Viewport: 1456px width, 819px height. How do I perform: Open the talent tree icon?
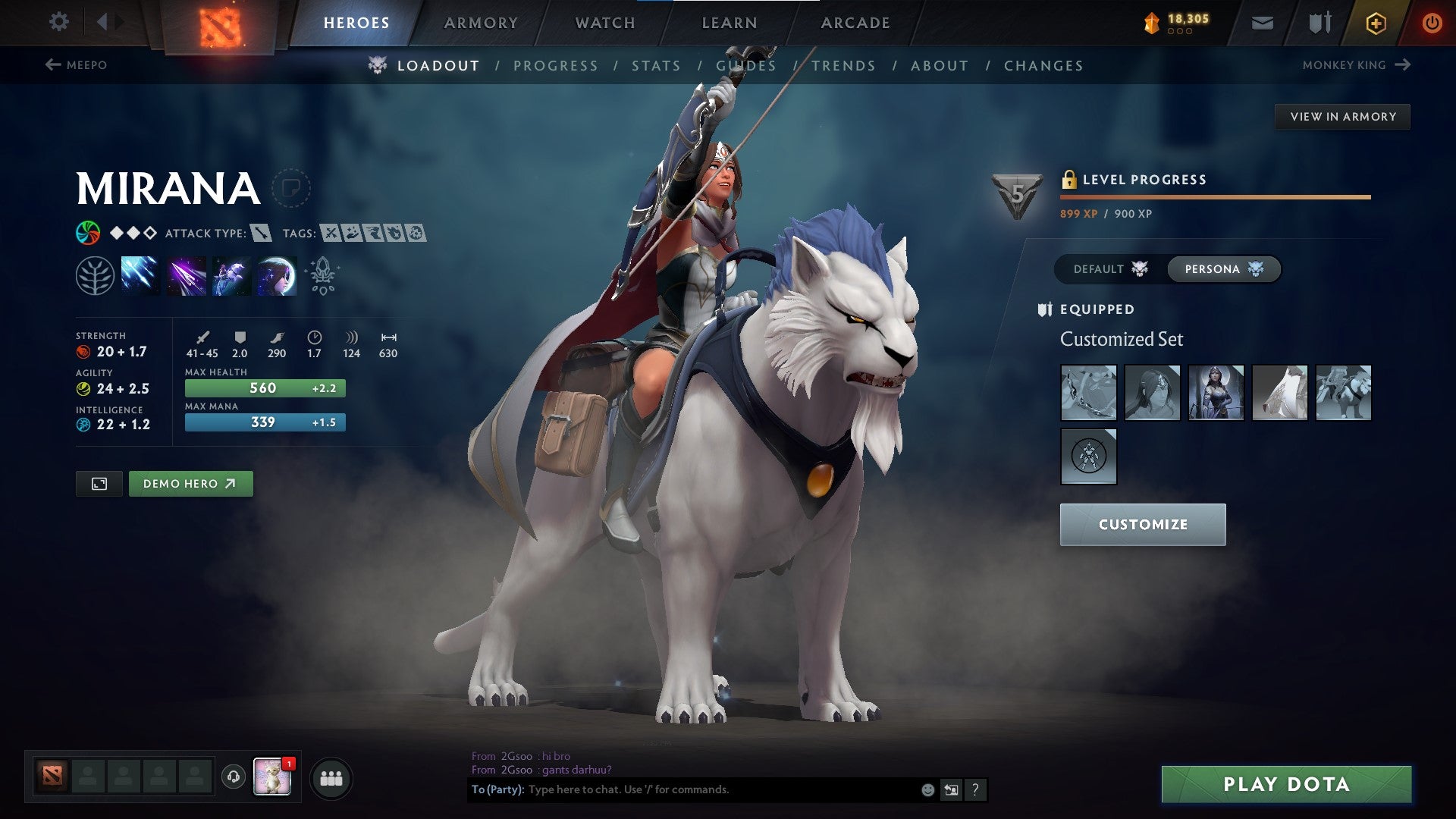(x=93, y=275)
